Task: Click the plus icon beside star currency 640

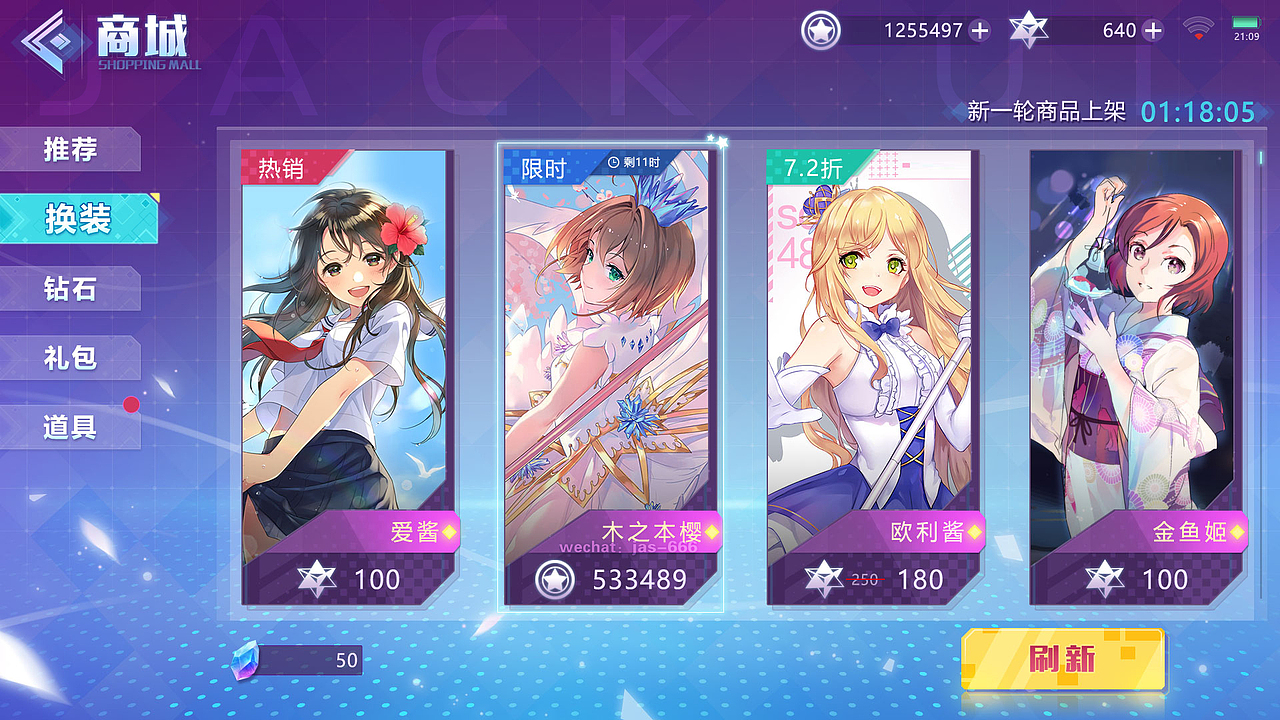Action: 1152,31
